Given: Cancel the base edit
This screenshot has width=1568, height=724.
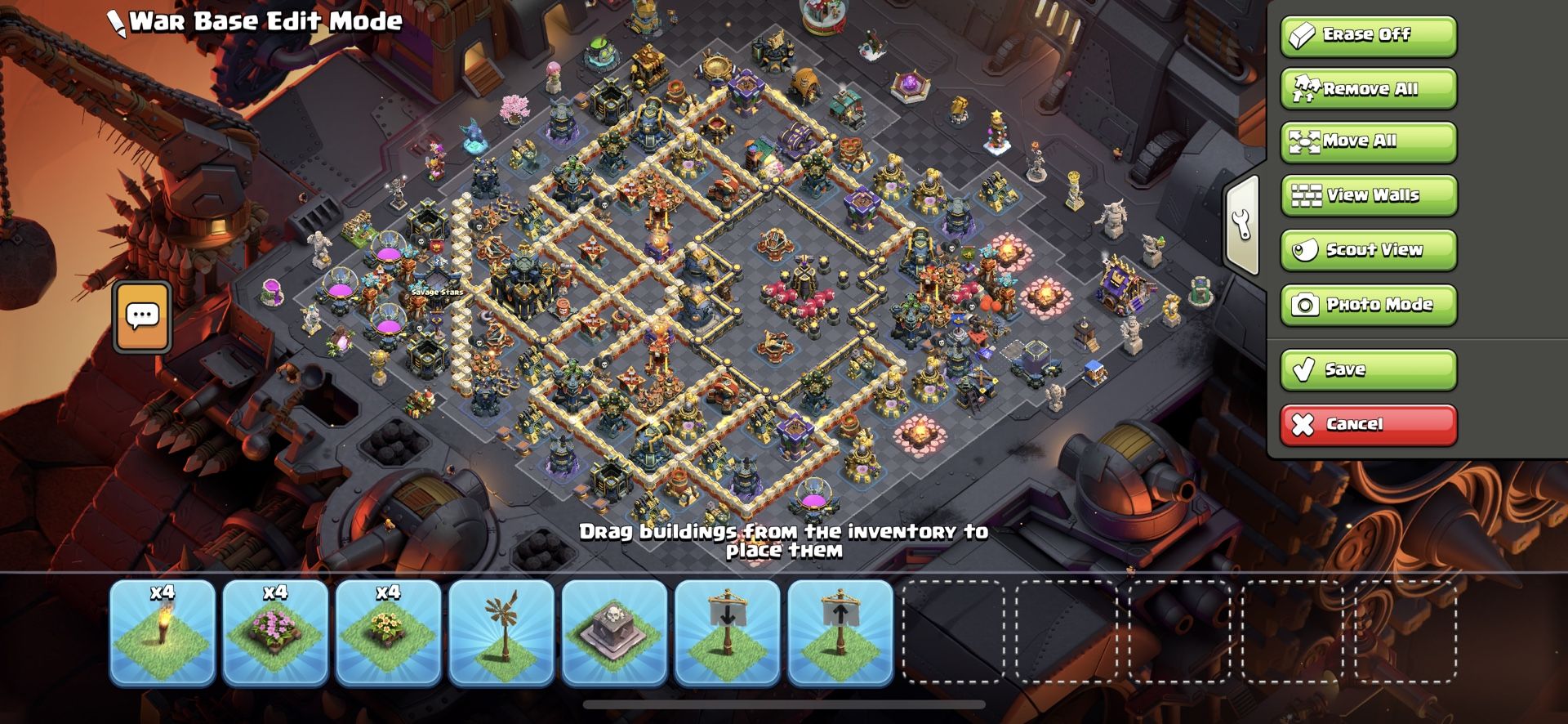Looking at the screenshot, I should tap(1368, 424).
